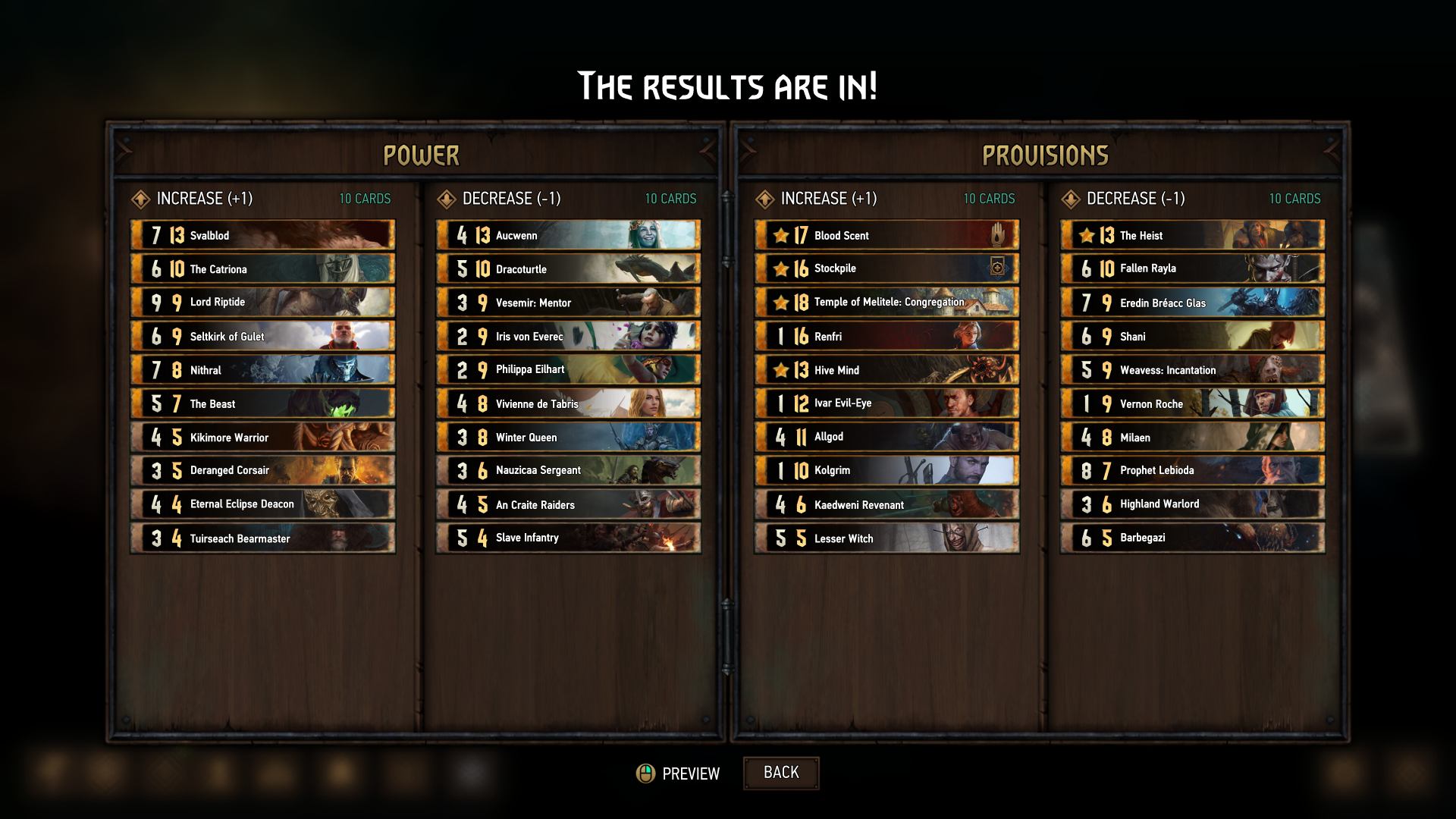Choose The Catriona card entry
The width and height of the screenshot is (1456, 819).
point(262,268)
